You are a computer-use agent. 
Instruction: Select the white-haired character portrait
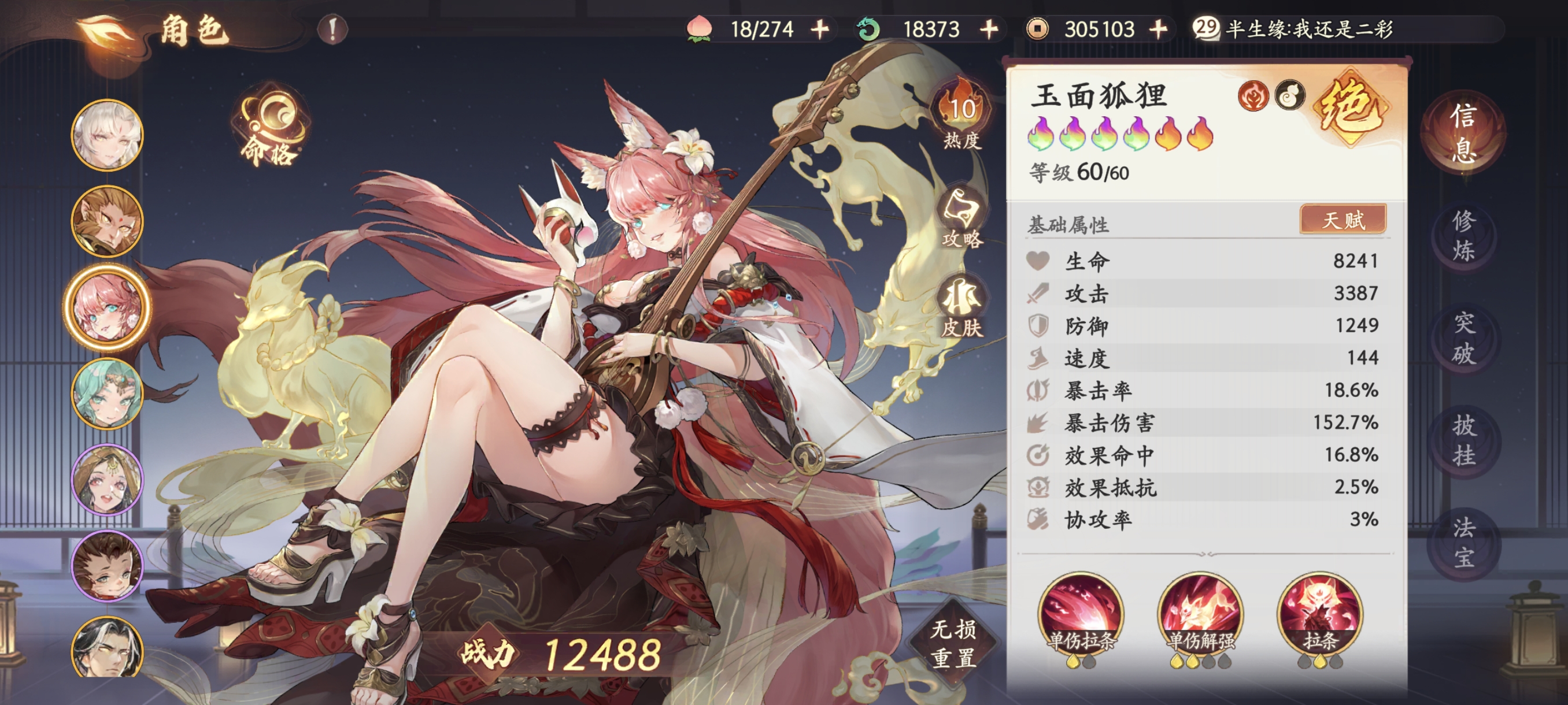tap(108, 135)
